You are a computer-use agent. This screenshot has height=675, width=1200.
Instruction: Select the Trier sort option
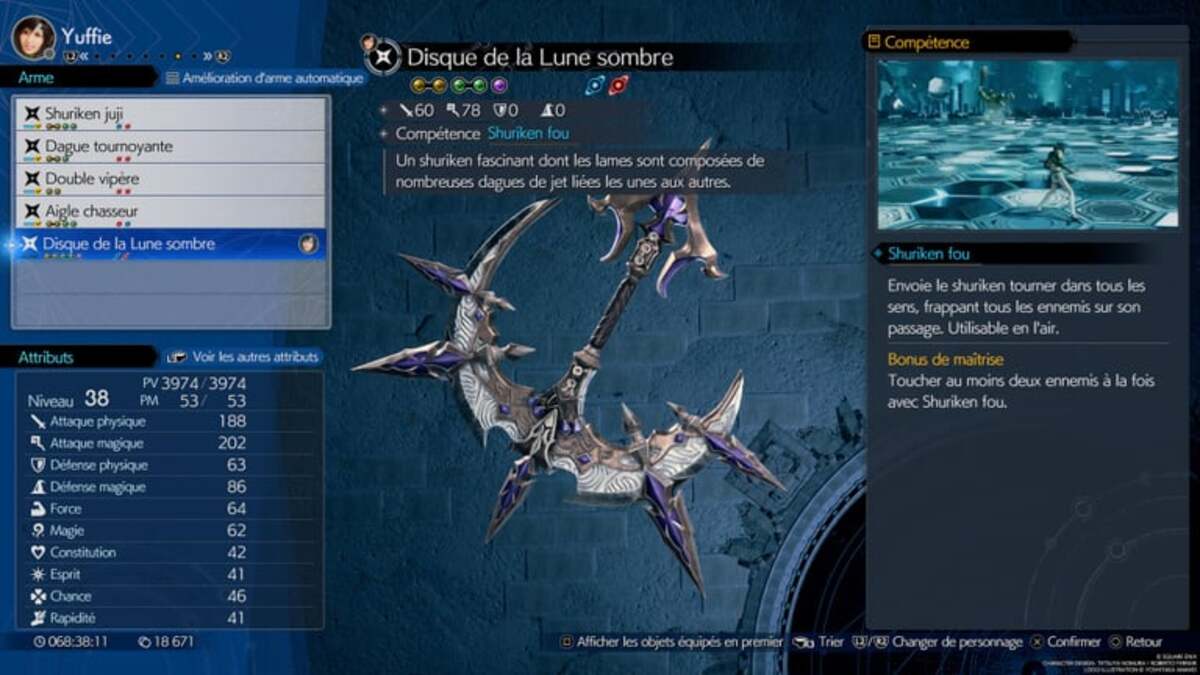pos(820,642)
